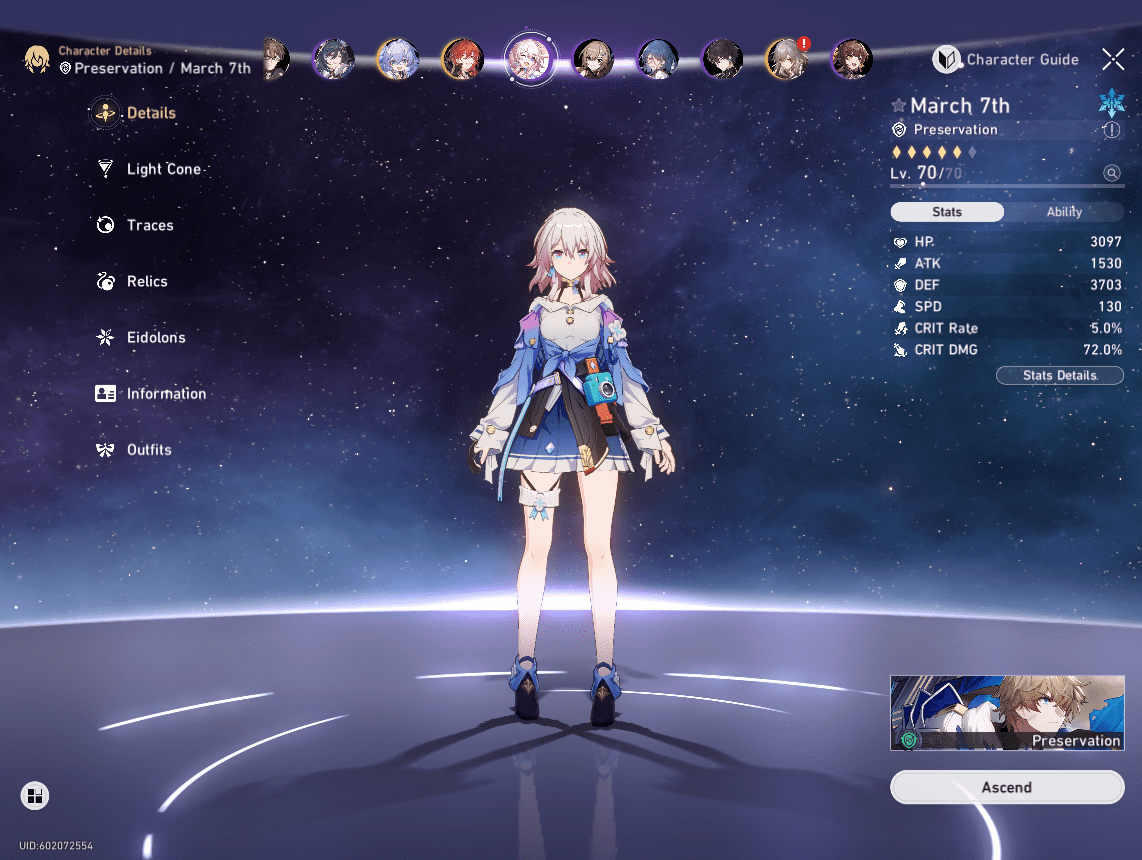This screenshot has width=1142, height=860.
Task: Open the Relics menu entry
Action: coord(146,281)
